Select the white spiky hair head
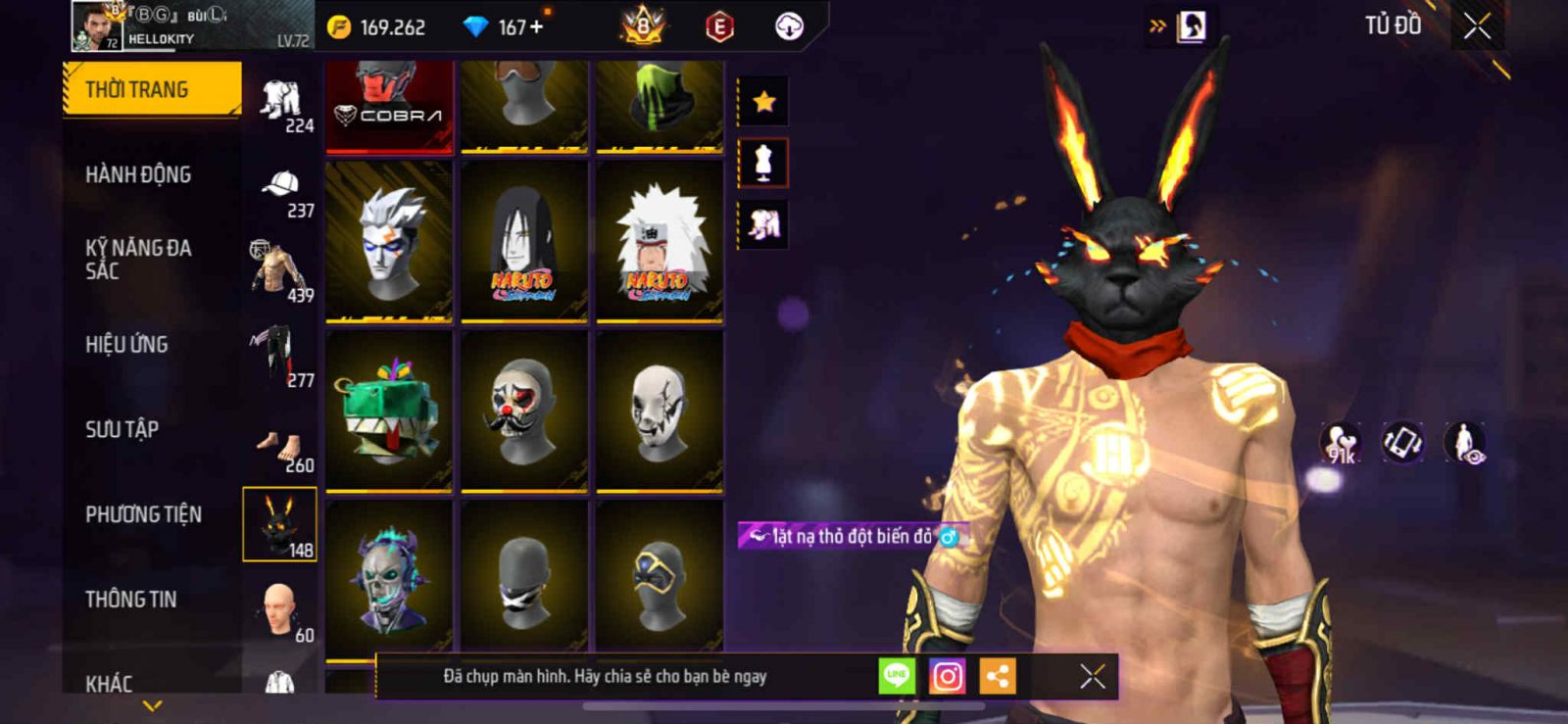Image resolution: width=1568 pixels, height=724 pixels. click(389, 242)
